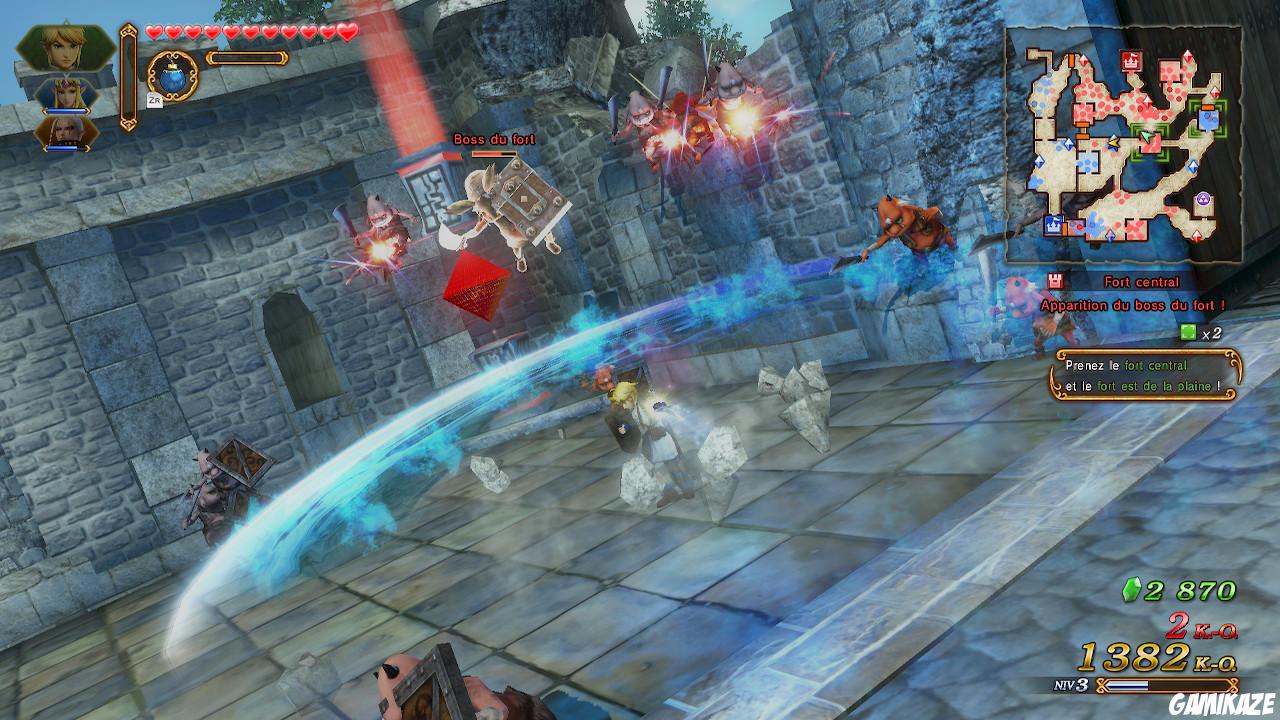Select the yellow cursor marker on the minimap
Viewport: 1280px width, 720px height.
pos(1113,143)
